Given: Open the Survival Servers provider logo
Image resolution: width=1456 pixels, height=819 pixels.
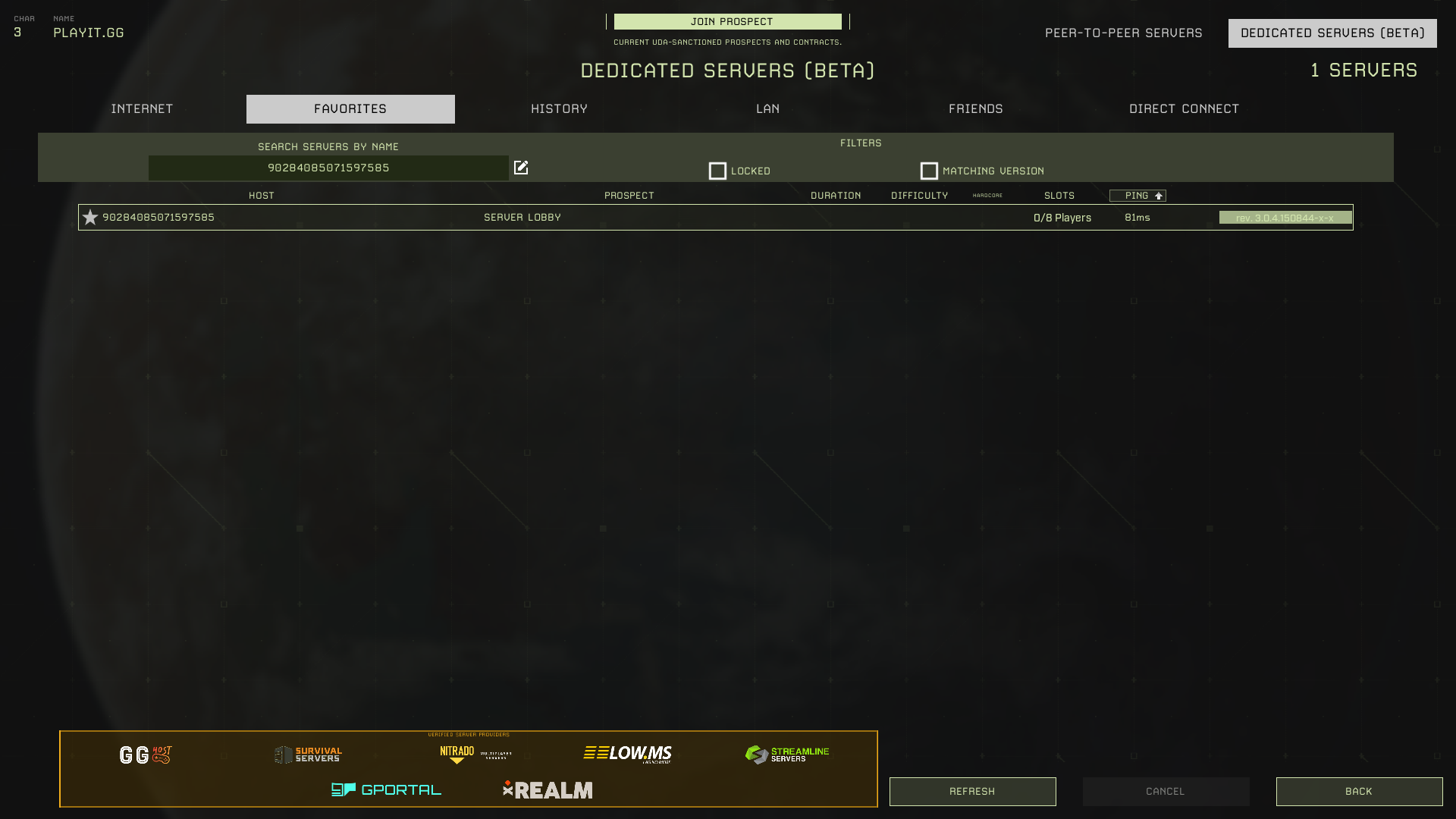Looking at the screenshot, I should pos(309,754).
